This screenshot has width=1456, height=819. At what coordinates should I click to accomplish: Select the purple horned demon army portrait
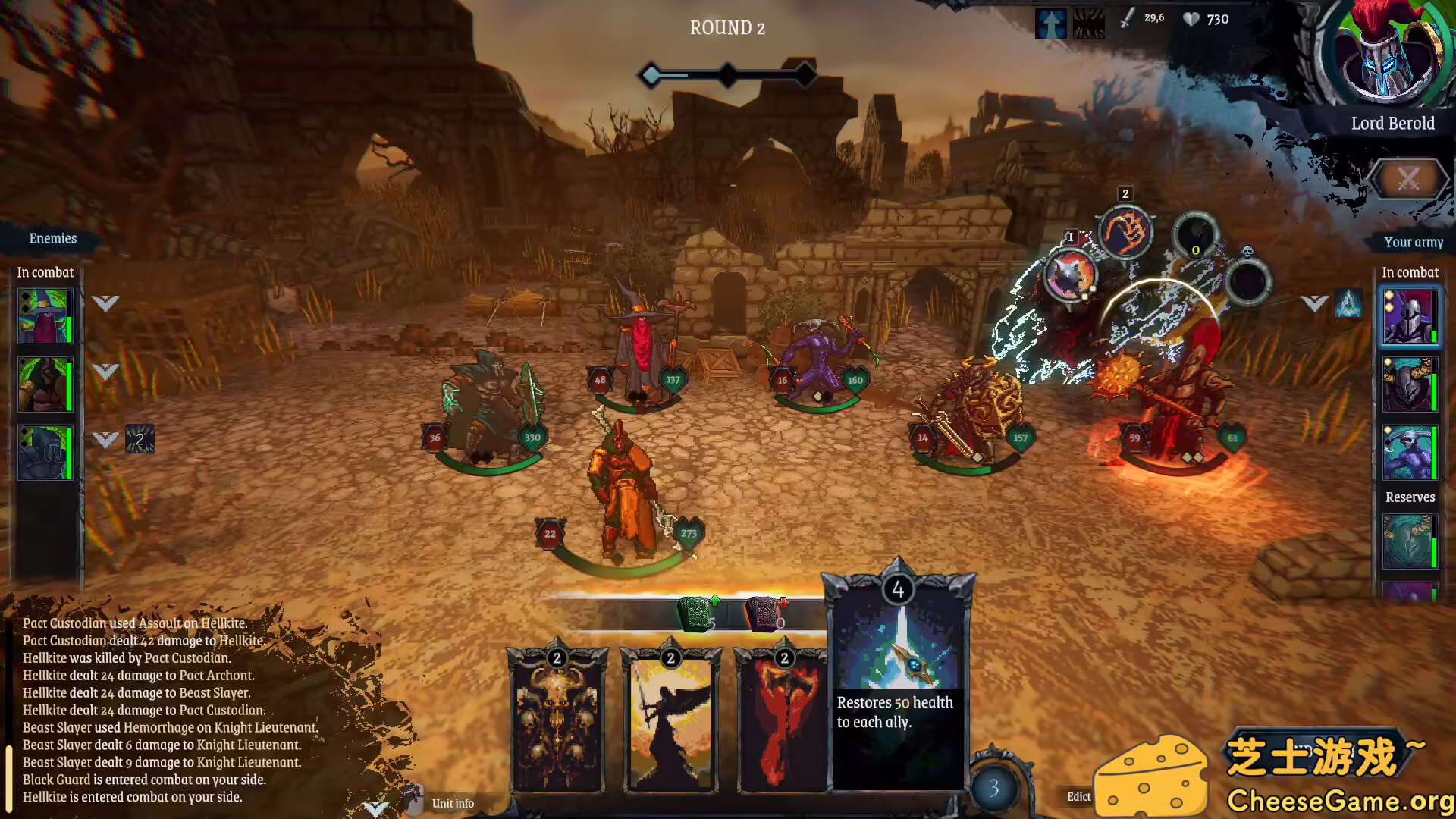pyautogui.click(x=1409, y=453)
